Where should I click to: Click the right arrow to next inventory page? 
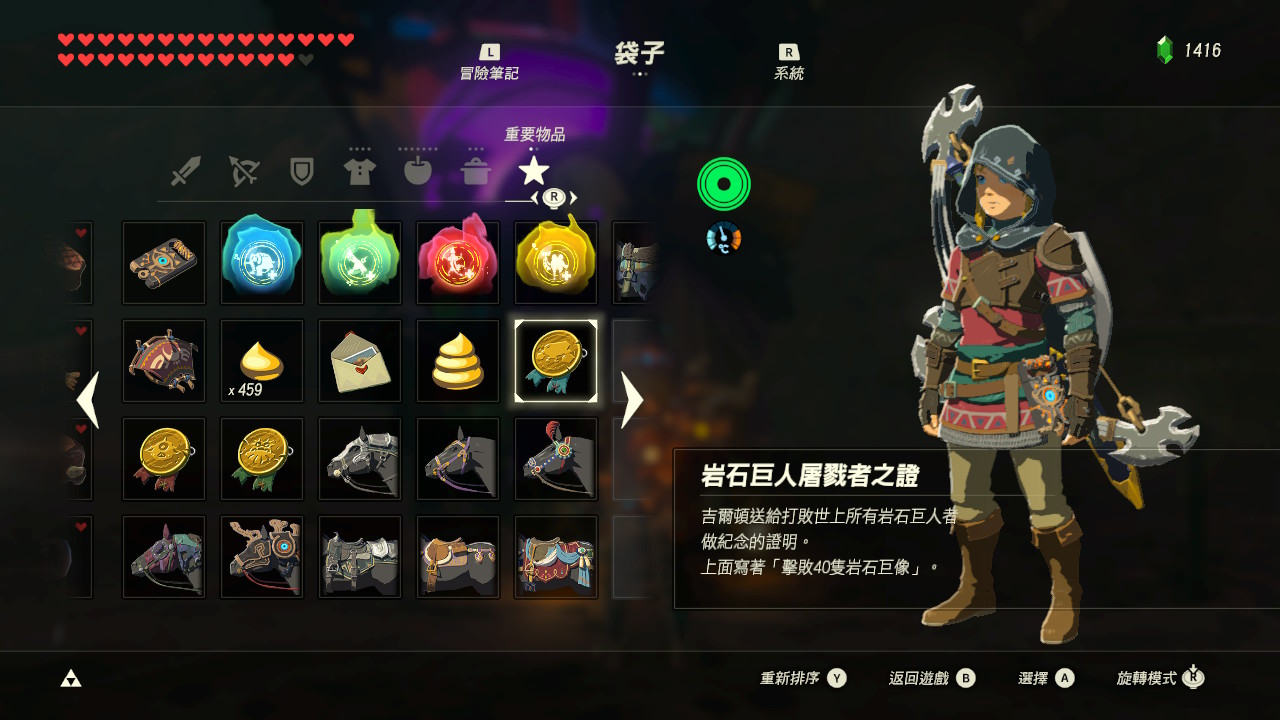(x=633, y=400)
